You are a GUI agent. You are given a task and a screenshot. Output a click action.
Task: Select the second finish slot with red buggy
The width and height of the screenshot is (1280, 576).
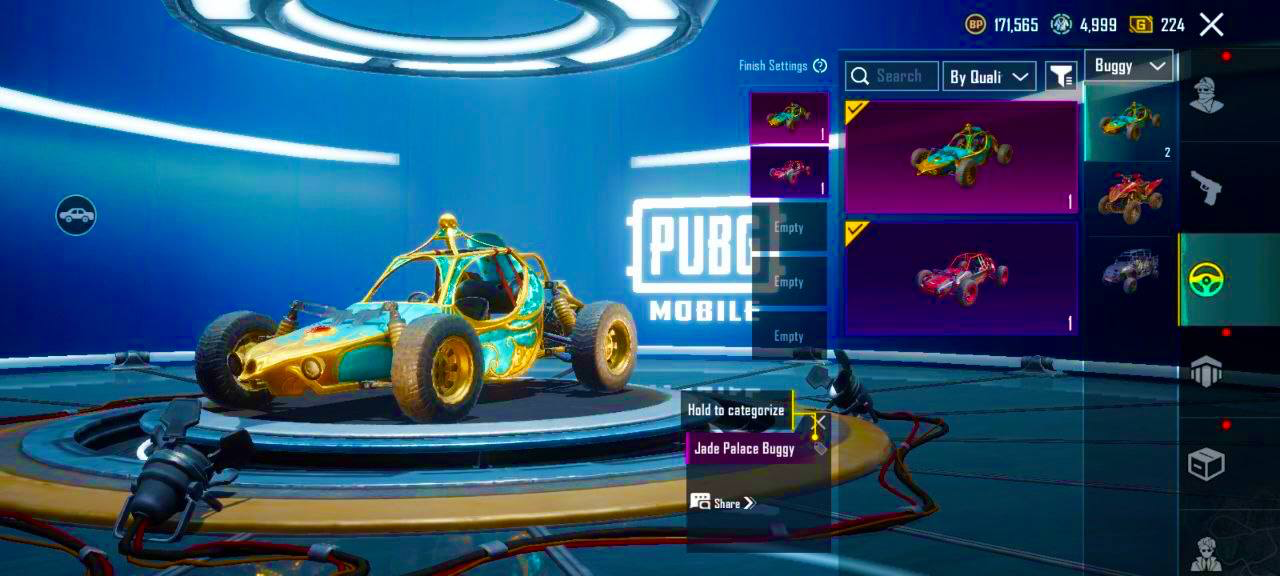[789, 172]
